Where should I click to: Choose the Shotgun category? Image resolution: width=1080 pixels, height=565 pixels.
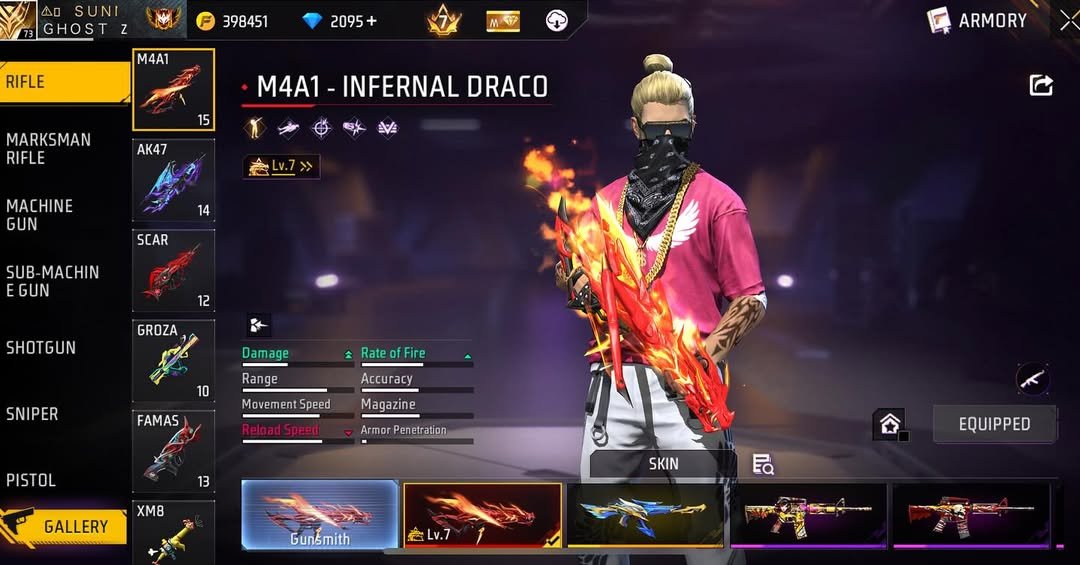point(60,348)
